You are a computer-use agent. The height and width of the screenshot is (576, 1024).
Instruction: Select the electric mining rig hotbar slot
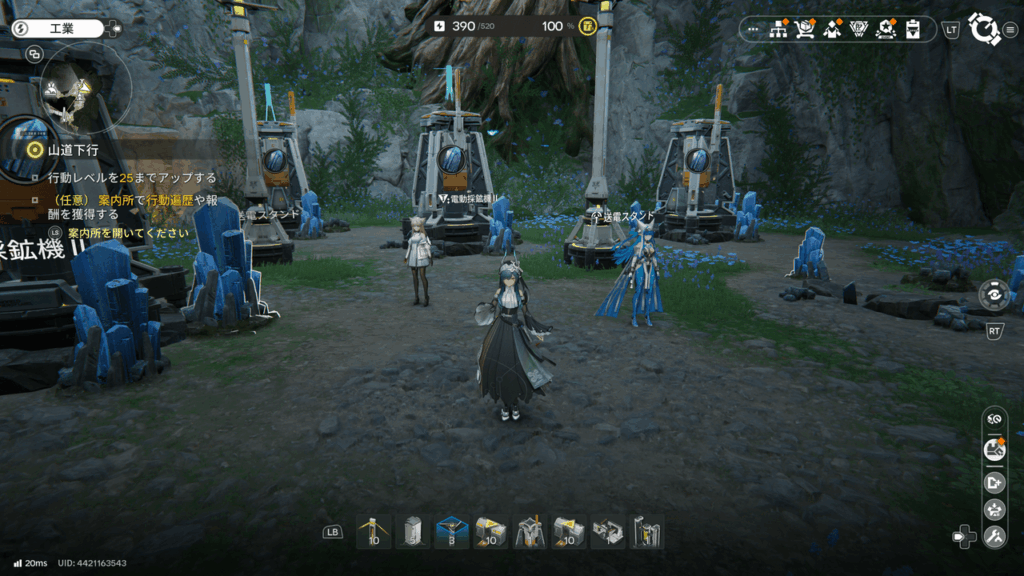pos(530,532)
